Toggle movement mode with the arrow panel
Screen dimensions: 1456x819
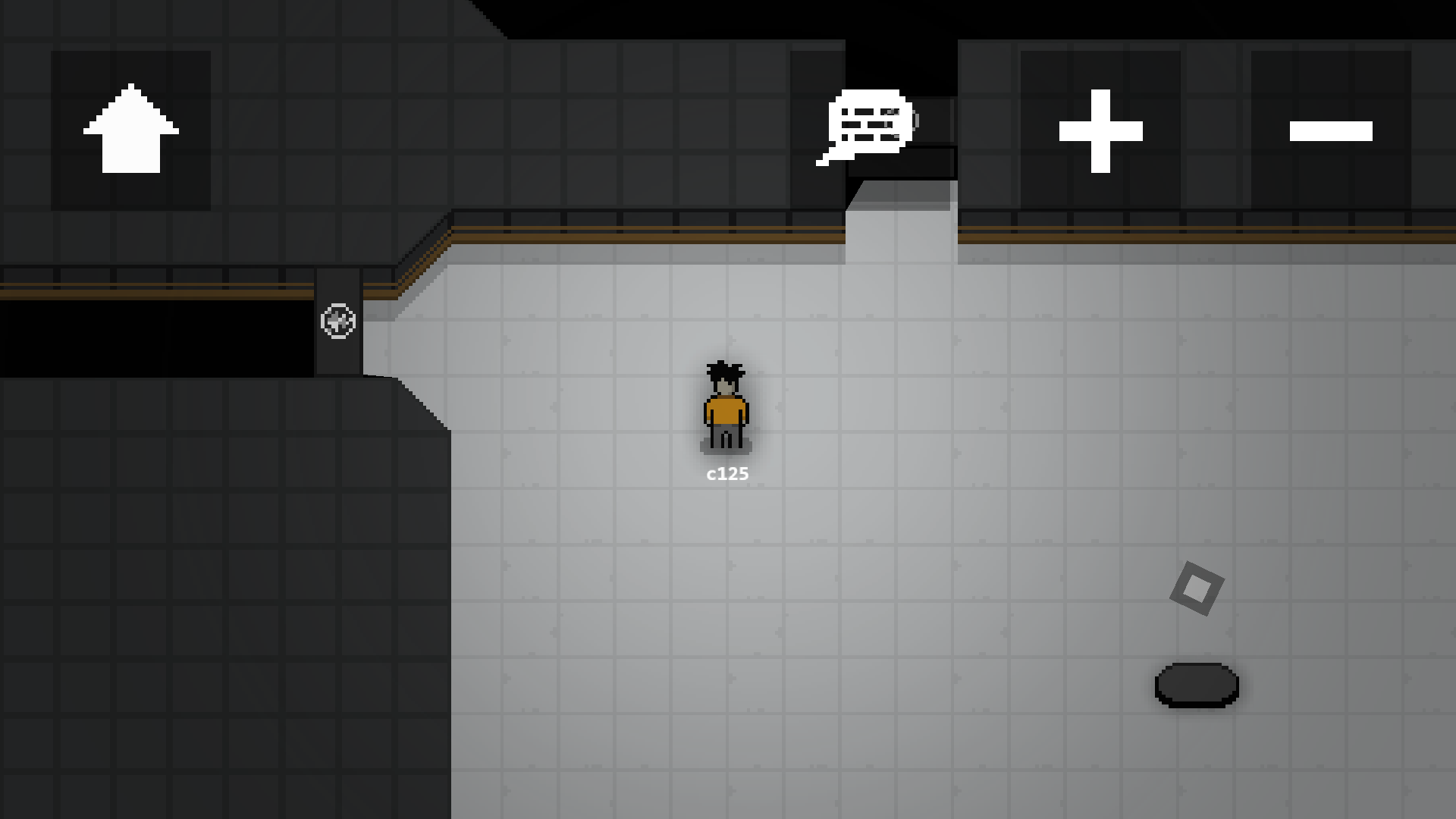[131, 129]
